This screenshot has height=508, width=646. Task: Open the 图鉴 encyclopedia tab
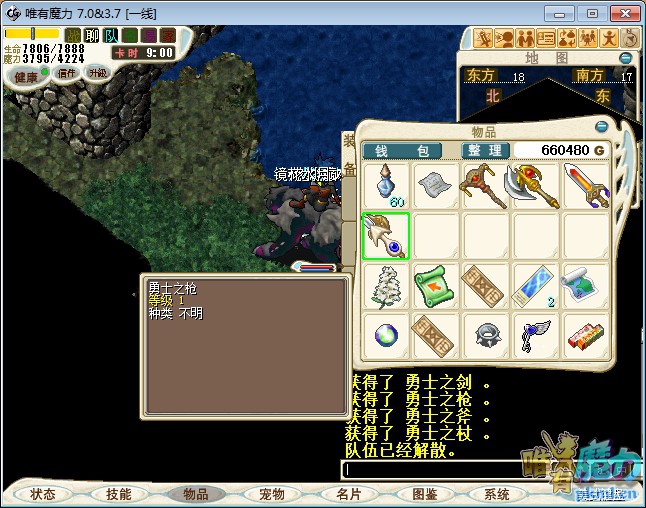[424, 494]
